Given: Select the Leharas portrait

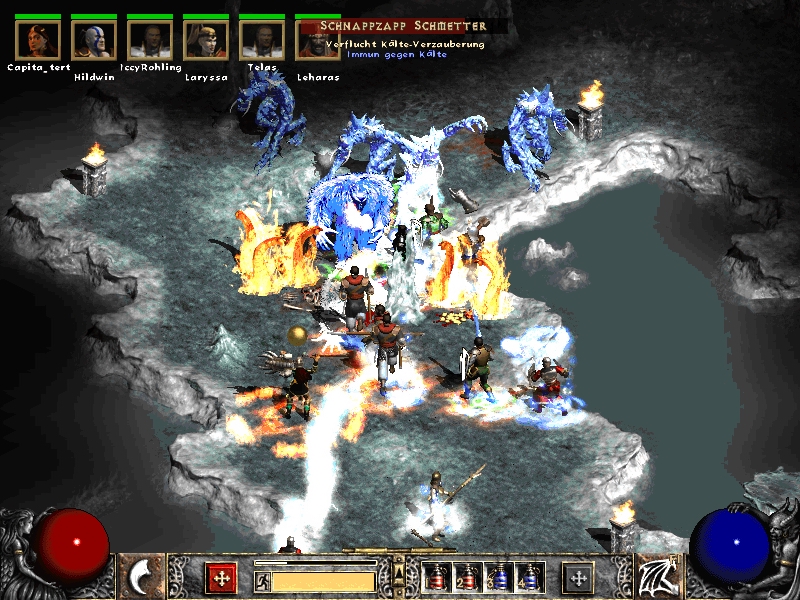Looking at the screenshot, I should [317, 40].
